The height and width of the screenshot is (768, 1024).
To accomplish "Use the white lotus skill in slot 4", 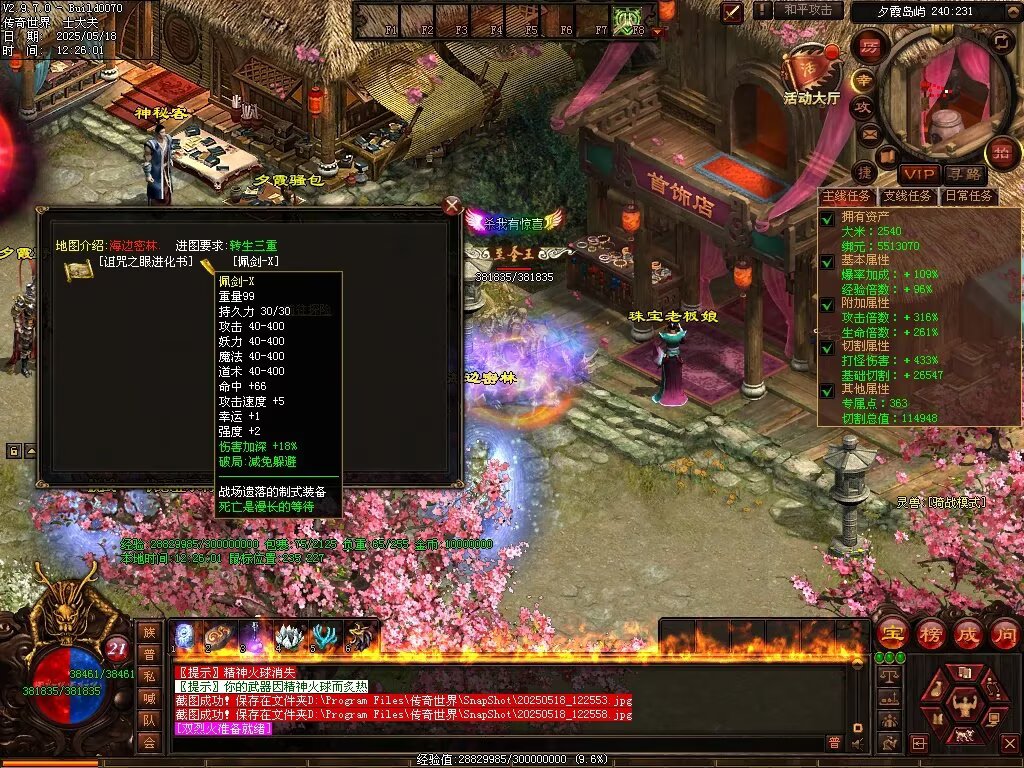I will pyautogui.click(x=289, y=636).
